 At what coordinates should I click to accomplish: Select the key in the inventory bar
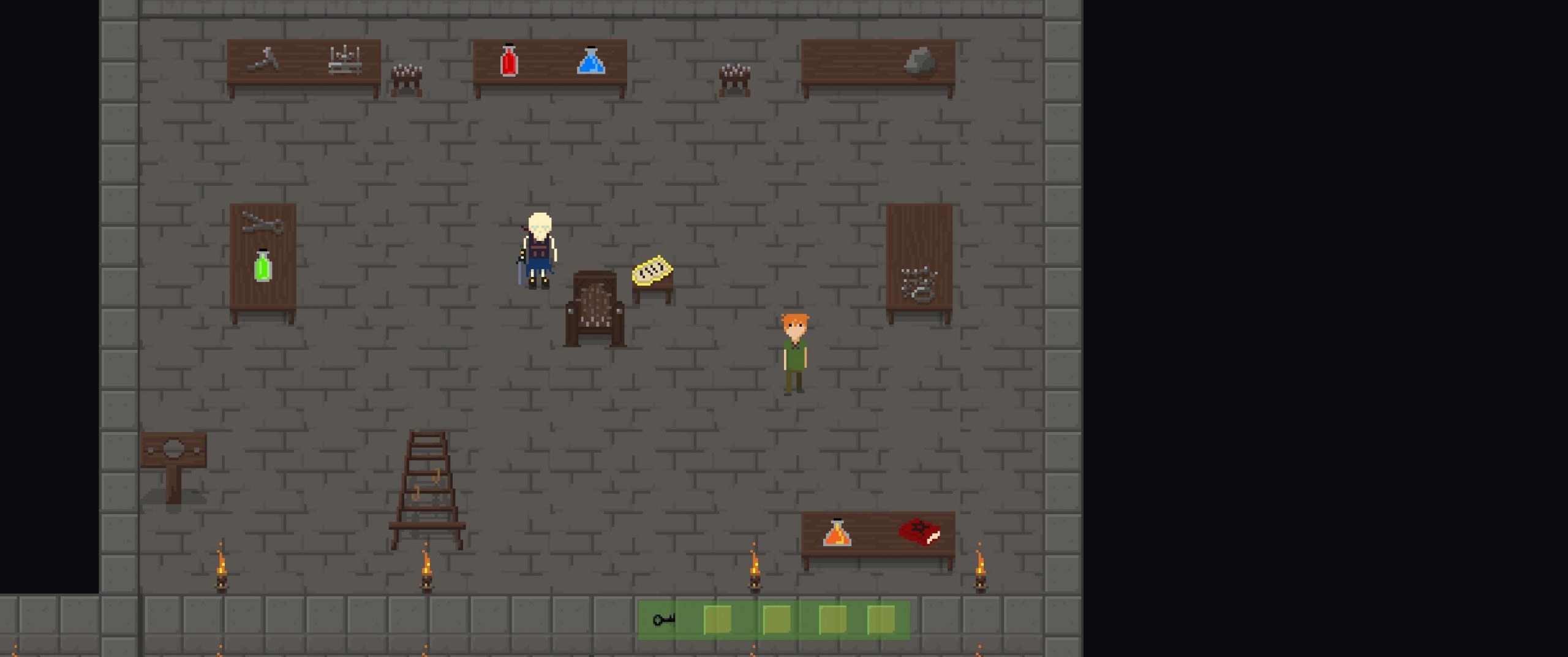(663, 619)
